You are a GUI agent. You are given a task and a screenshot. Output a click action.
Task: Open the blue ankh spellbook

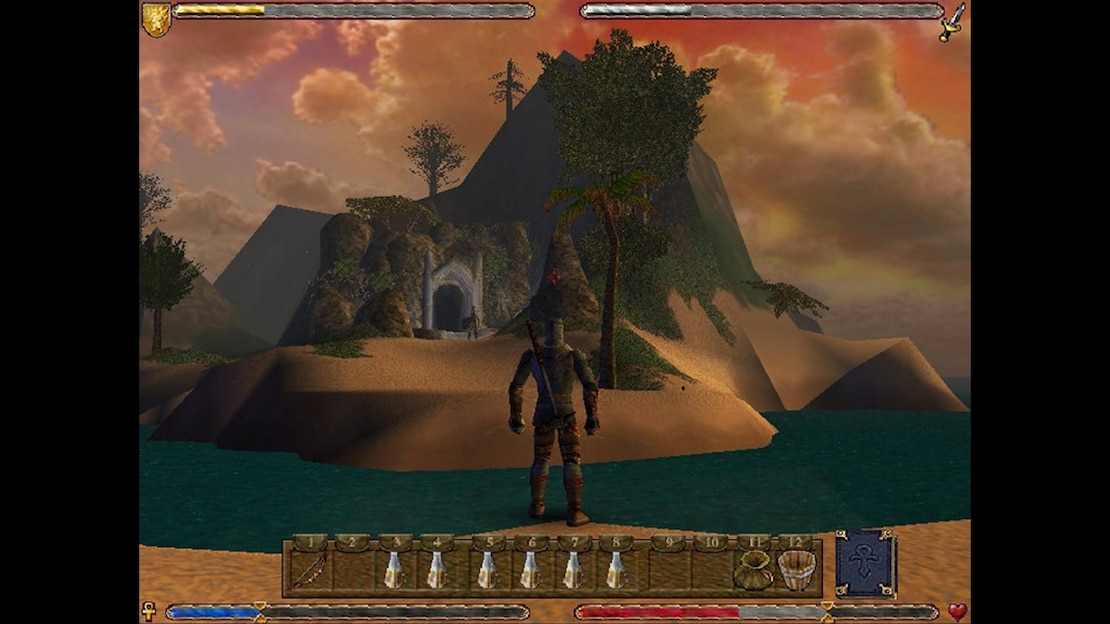(866, 564)
